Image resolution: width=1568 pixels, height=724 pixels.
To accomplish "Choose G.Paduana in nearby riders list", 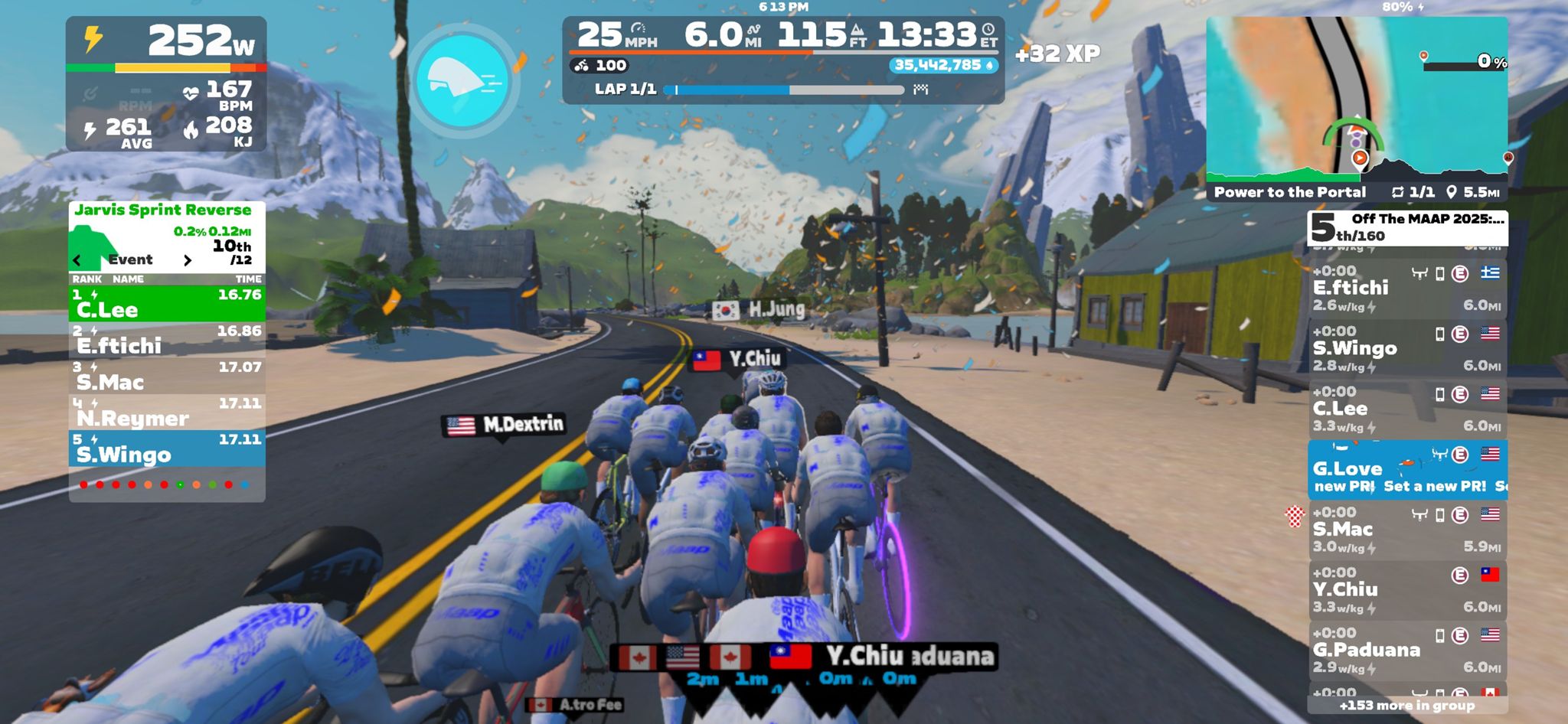I will 1406,650.
